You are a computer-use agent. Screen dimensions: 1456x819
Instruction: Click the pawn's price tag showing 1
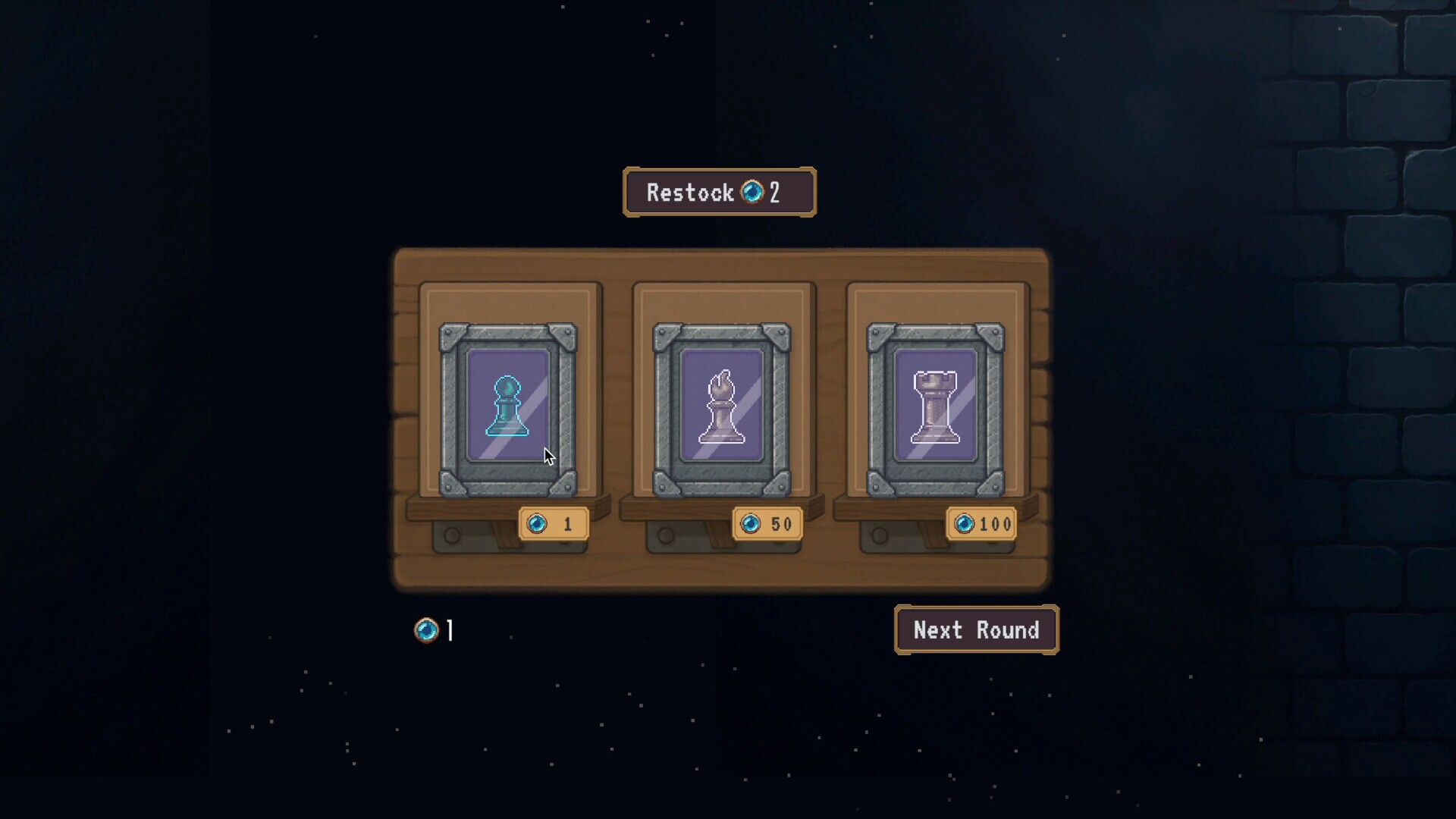[x=554, y=523]
